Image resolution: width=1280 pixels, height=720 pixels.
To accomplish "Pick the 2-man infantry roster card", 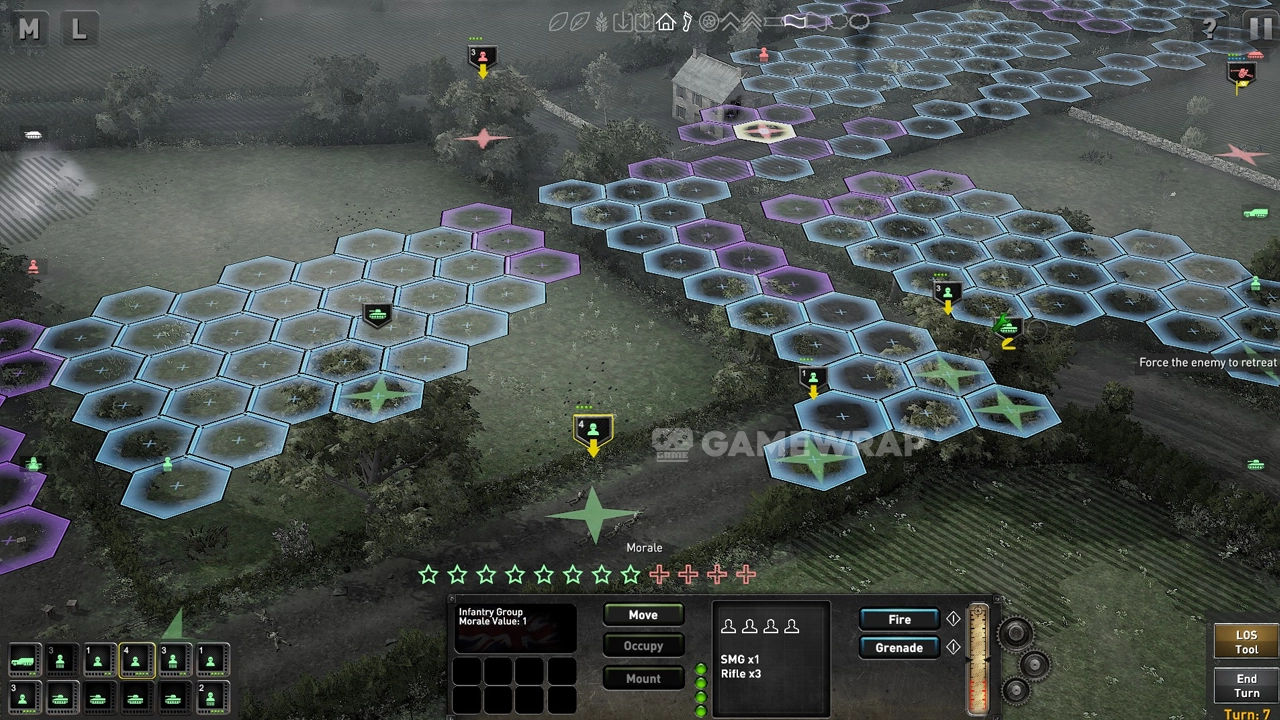I will (x=212, y=695).
